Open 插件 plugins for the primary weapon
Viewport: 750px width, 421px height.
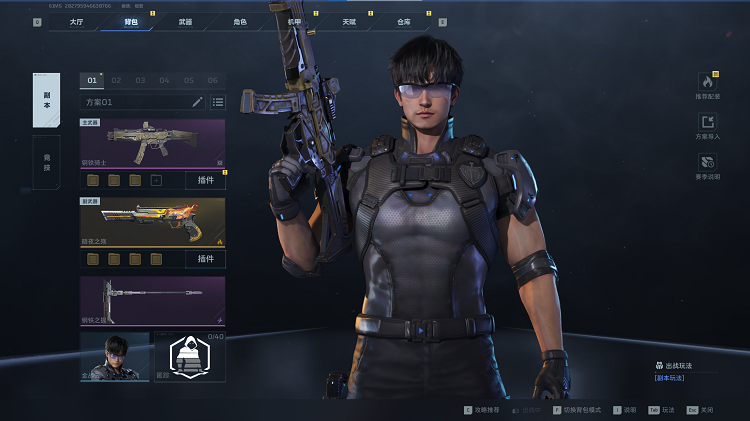[x=205, y=180]
